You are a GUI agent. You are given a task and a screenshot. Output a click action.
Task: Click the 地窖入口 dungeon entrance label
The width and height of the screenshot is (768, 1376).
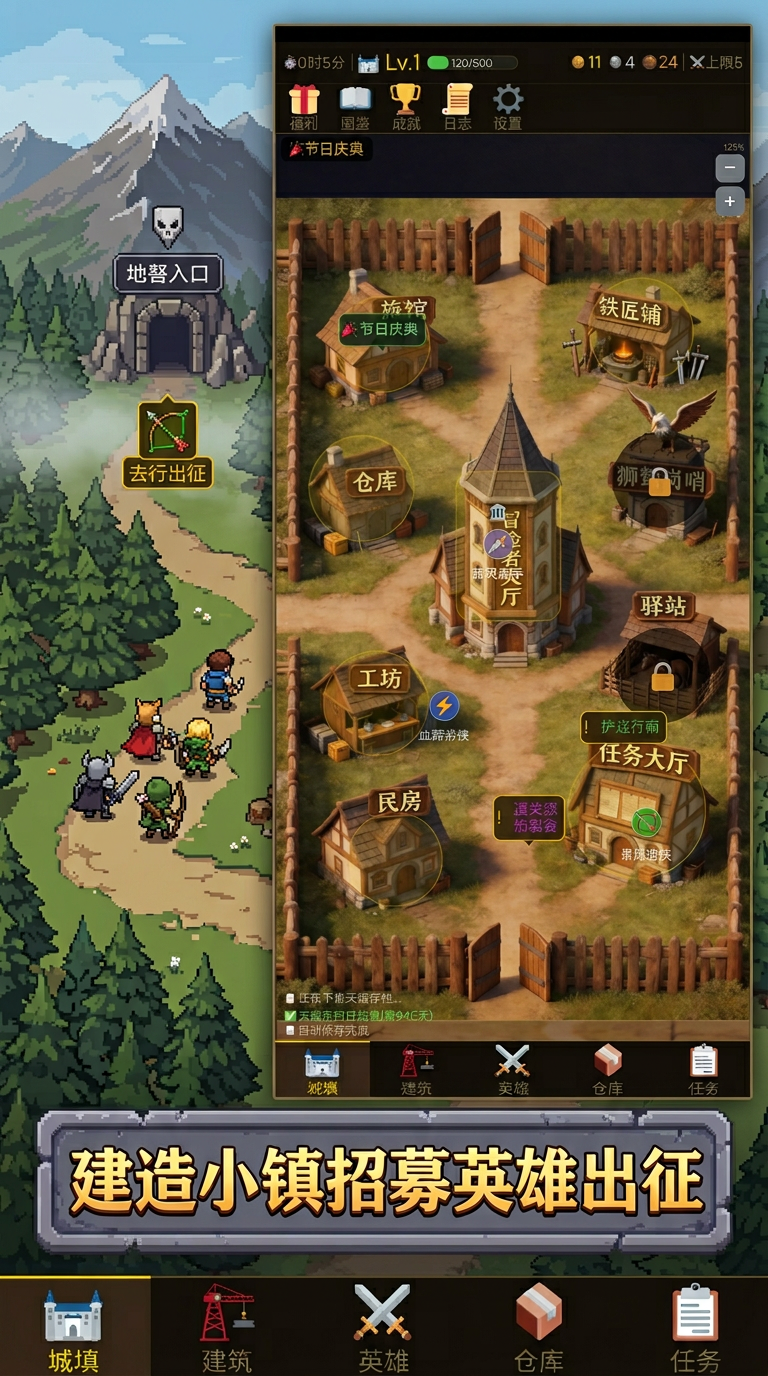168,273
